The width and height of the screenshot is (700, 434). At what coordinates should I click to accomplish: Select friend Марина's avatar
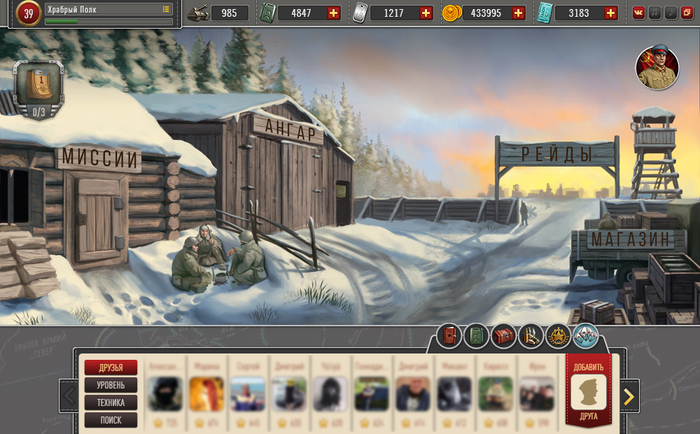pos(206,393)
